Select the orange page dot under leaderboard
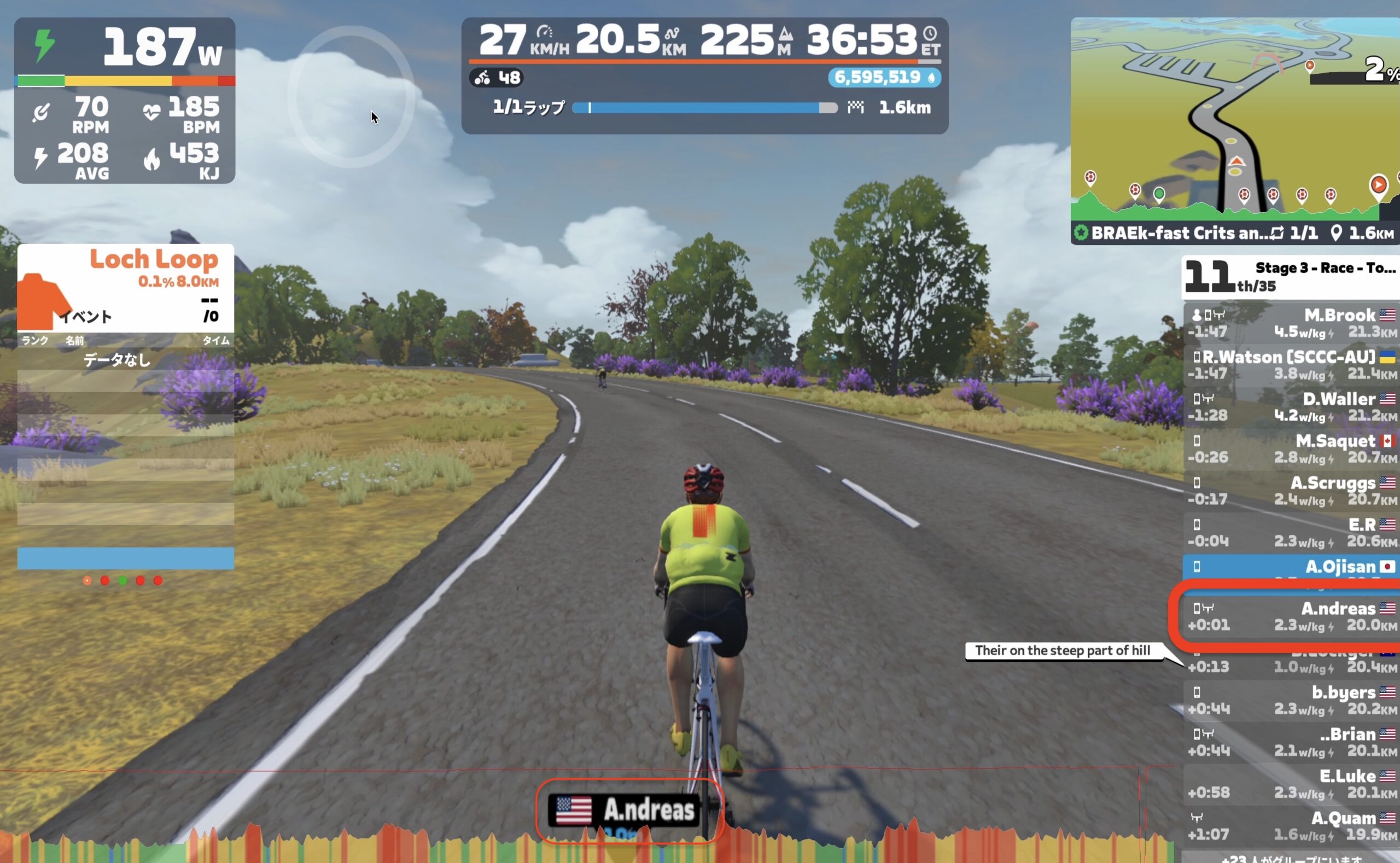Image resolution: width=1400 pixels, height=863 pixels. tap(87, 580)
